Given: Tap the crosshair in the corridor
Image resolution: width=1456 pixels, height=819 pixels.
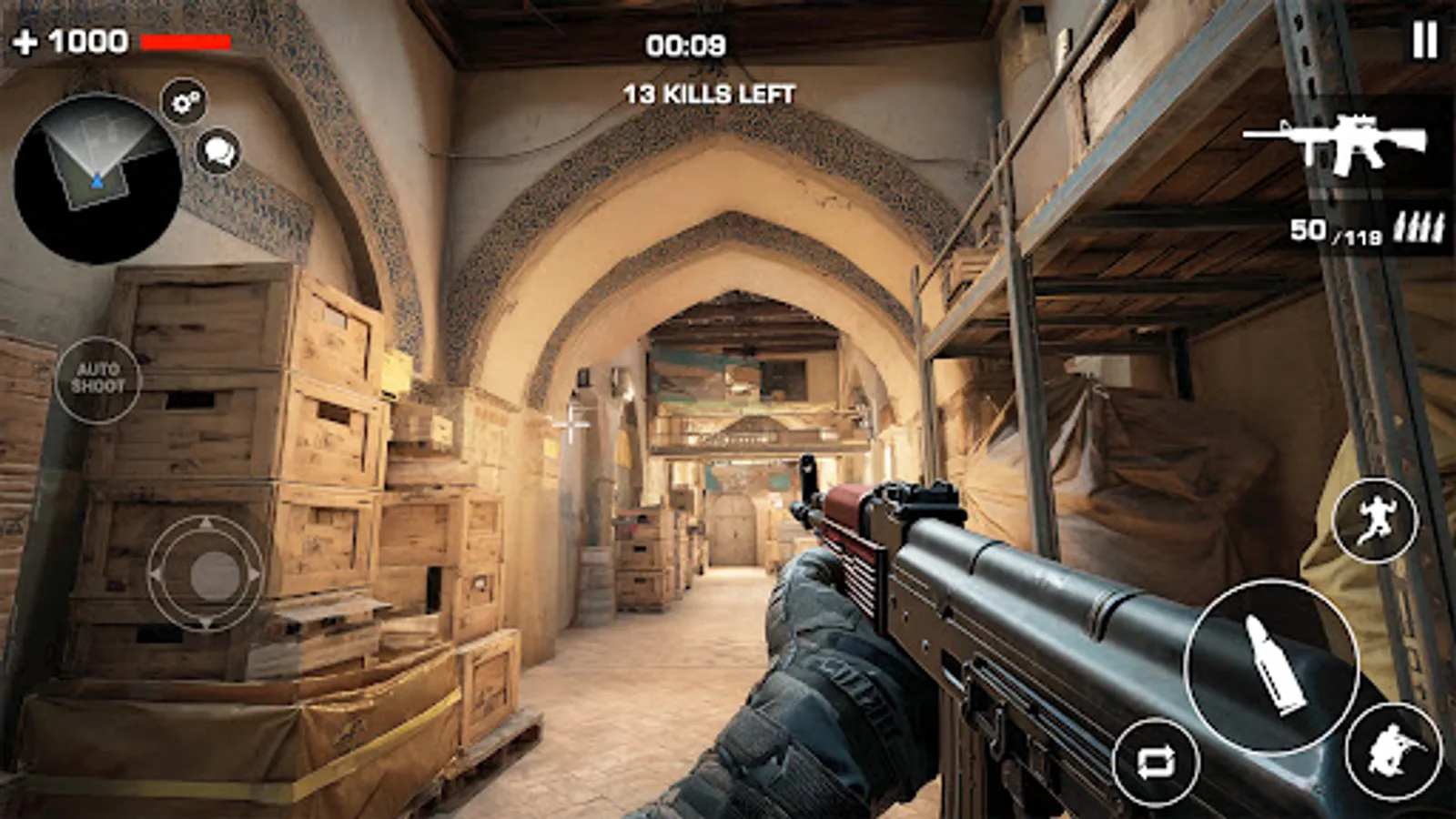Looking at the screenshot, I should pyautogui.click(x=571, y=424).
